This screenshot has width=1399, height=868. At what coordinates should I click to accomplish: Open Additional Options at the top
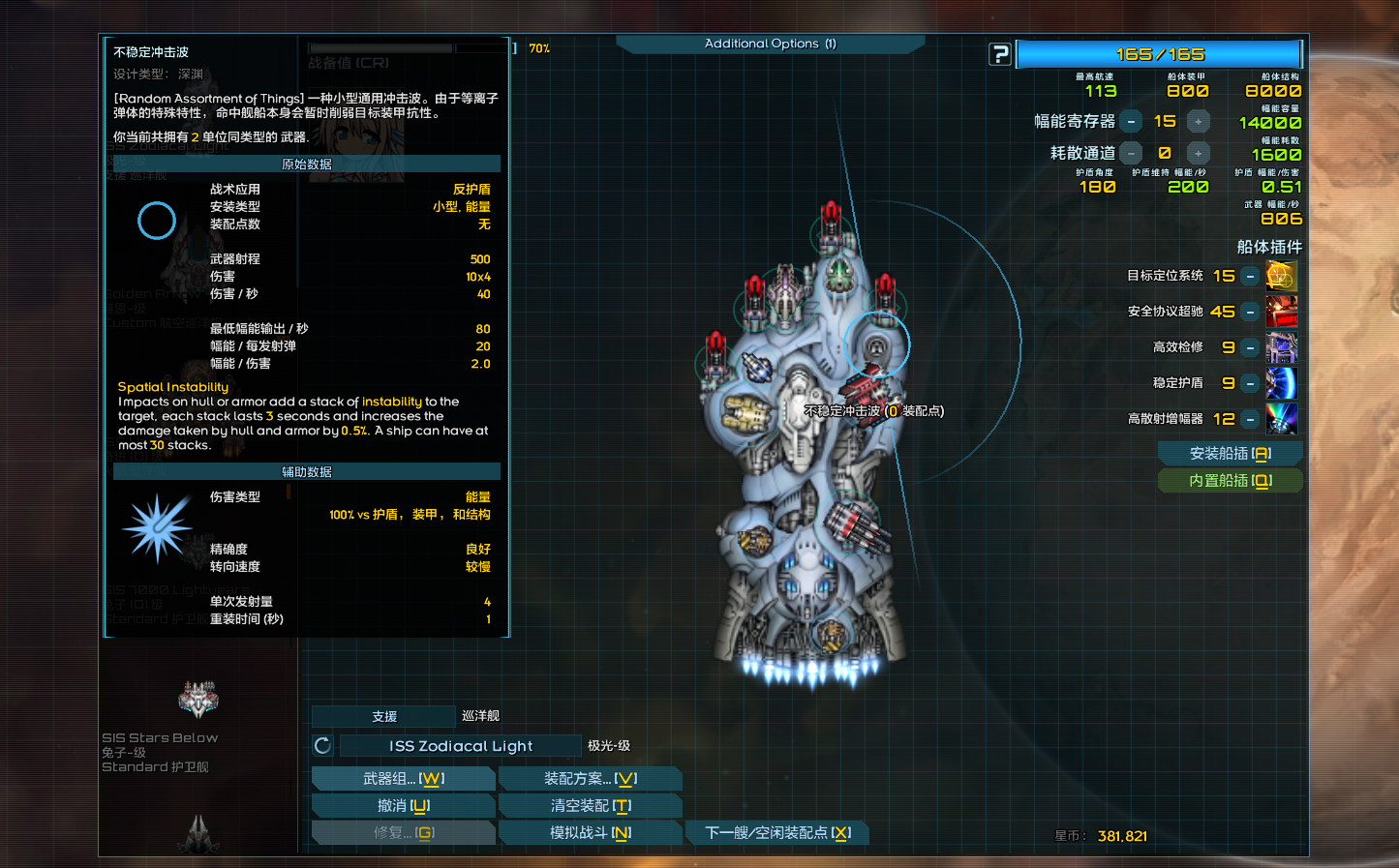770,44
